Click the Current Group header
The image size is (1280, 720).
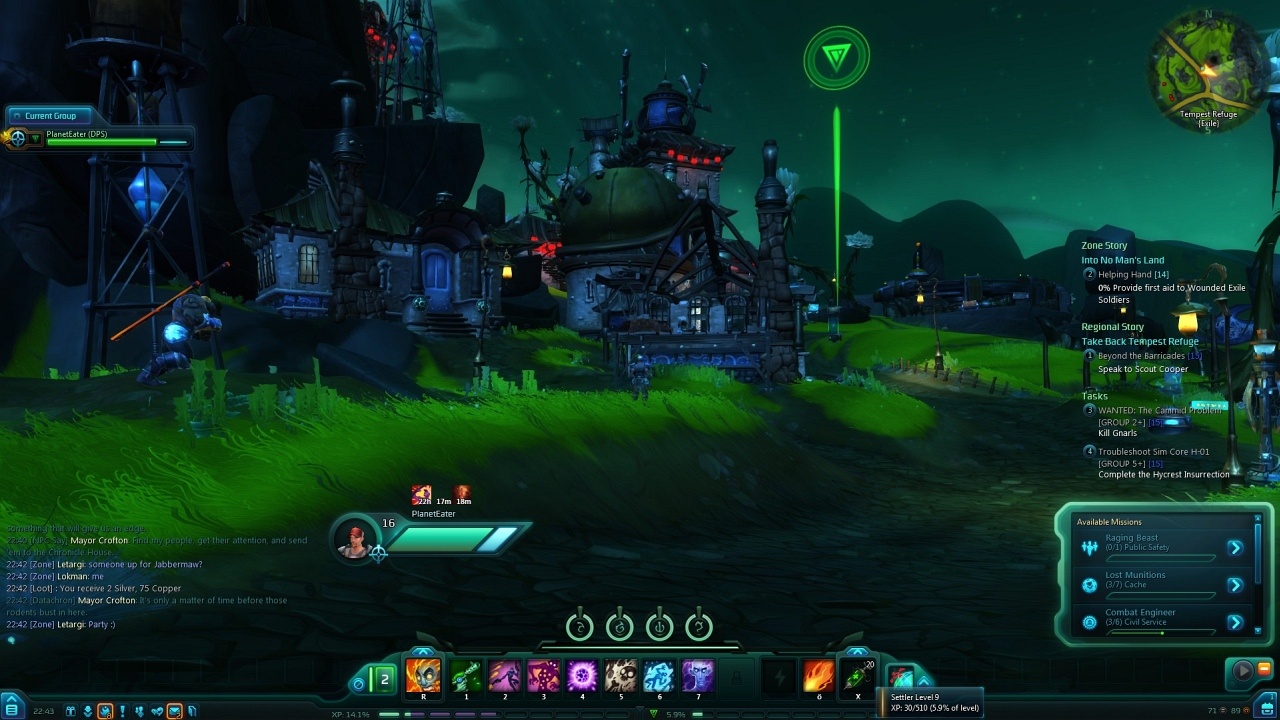click(x=50, y=116)
